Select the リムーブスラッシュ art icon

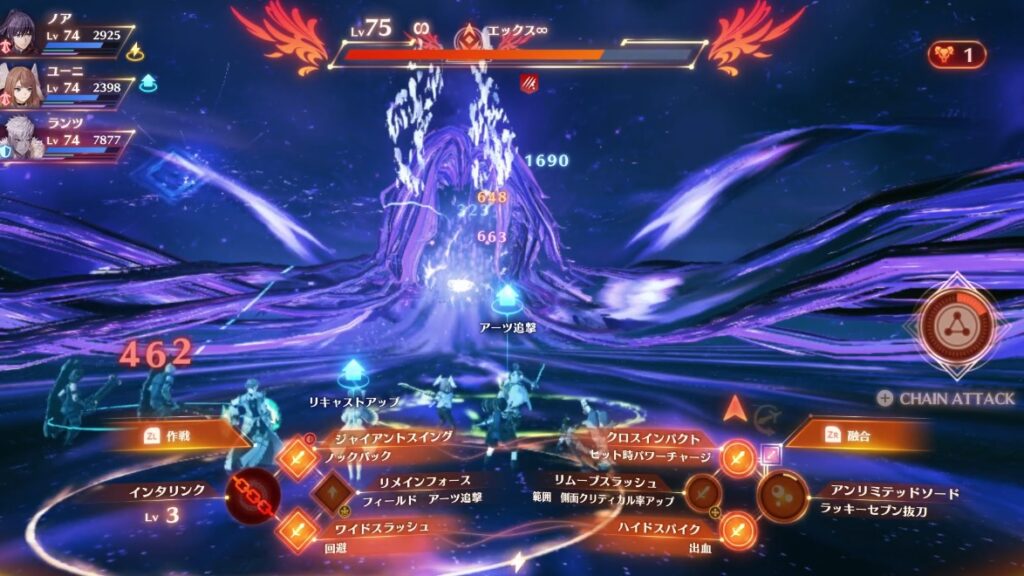[x=704, y=493]
